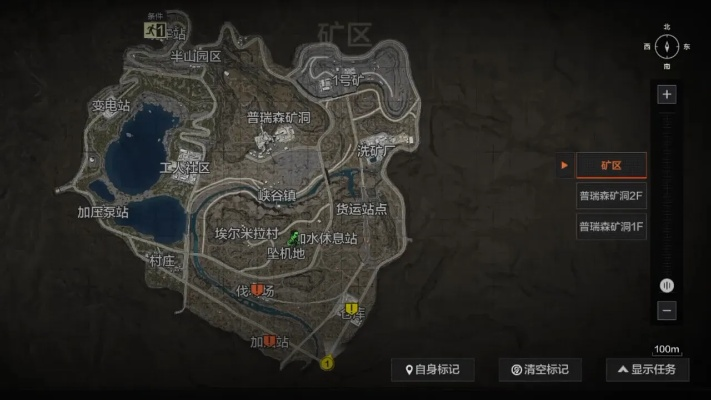Select the extraction exit marker icon

(155, 30)
